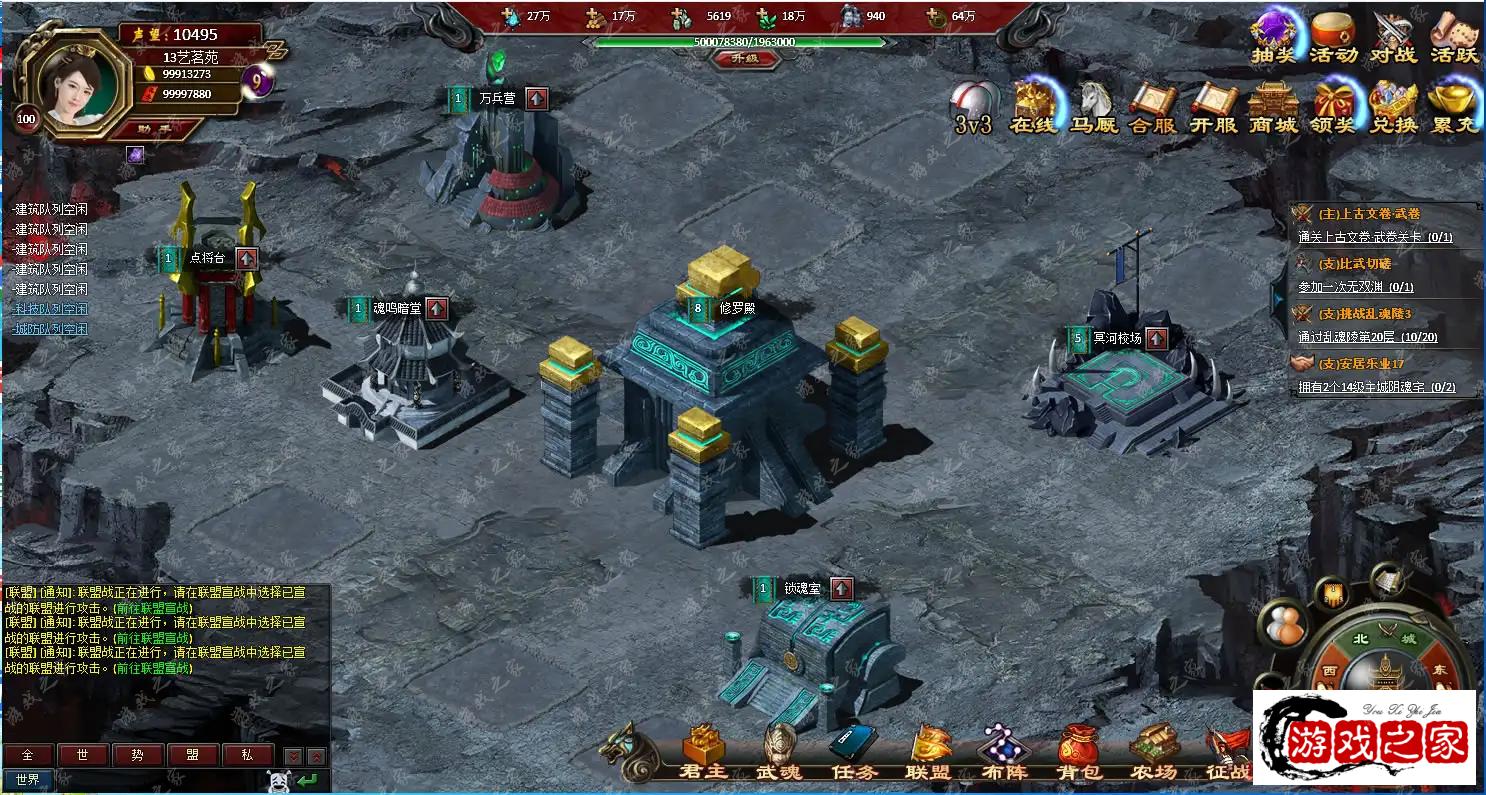The width and height of the screenshot is (1486, 795).
Task: Claim rewards via 领奖 gift icon
Action: pos(1333,106)
